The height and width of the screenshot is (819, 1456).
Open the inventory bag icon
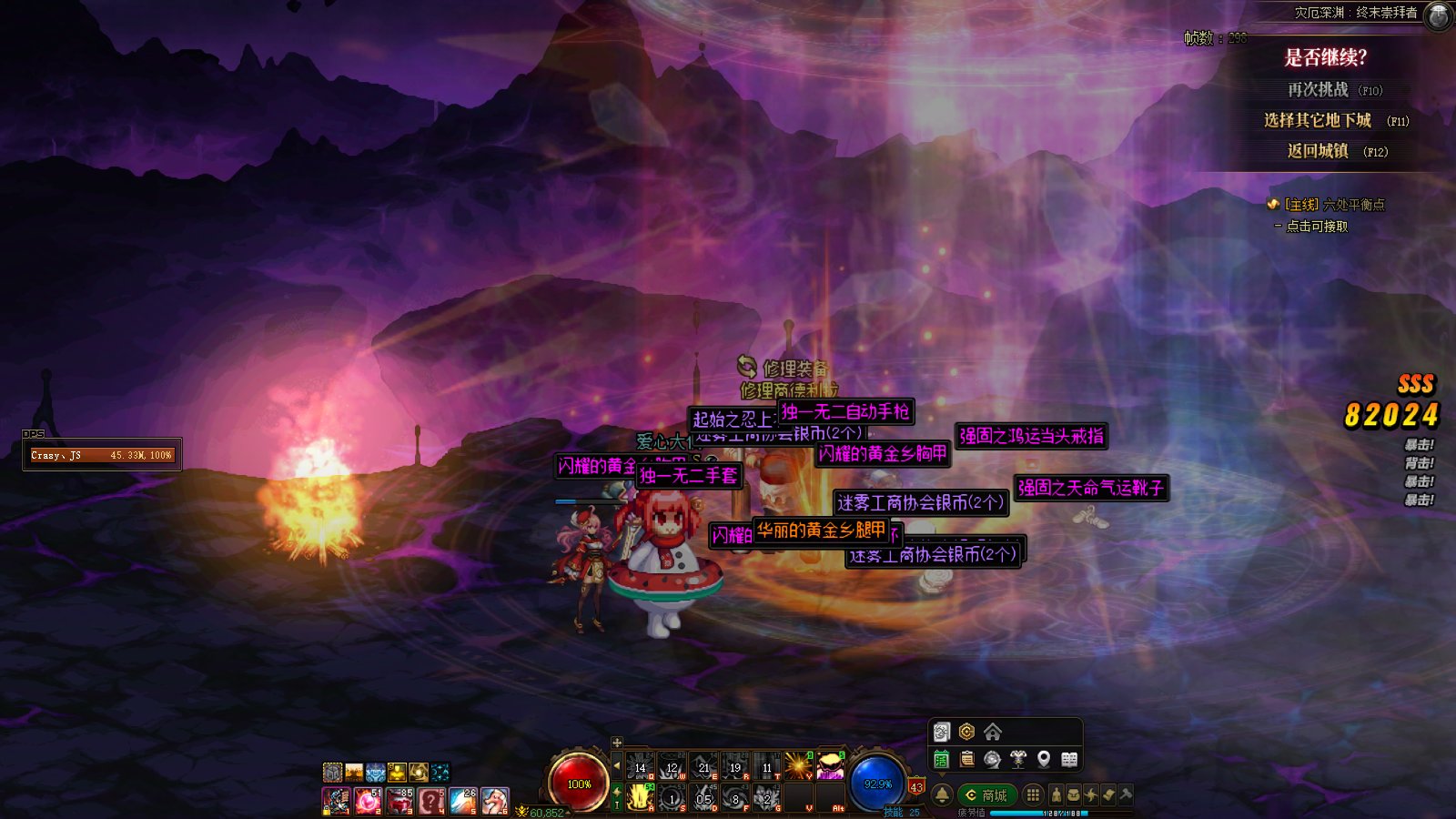[x=1074, y=795]
